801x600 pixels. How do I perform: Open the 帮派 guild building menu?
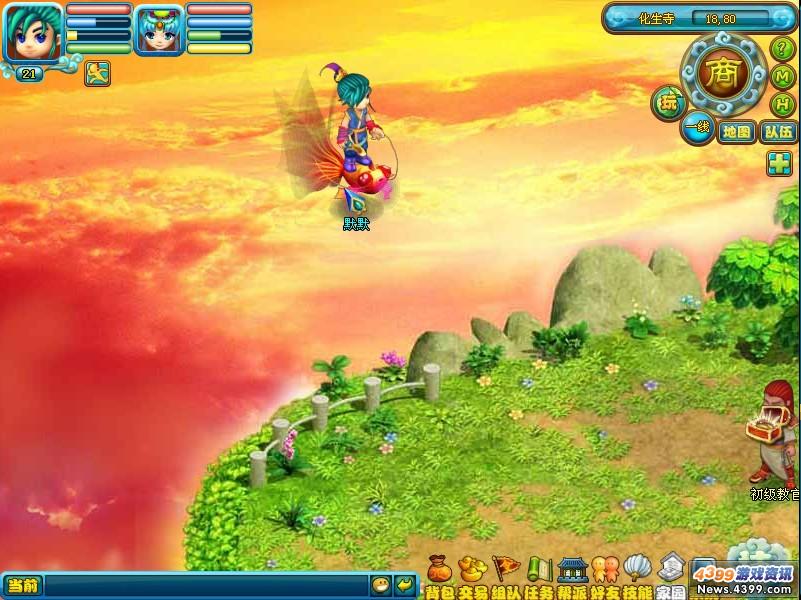[572, 570]
